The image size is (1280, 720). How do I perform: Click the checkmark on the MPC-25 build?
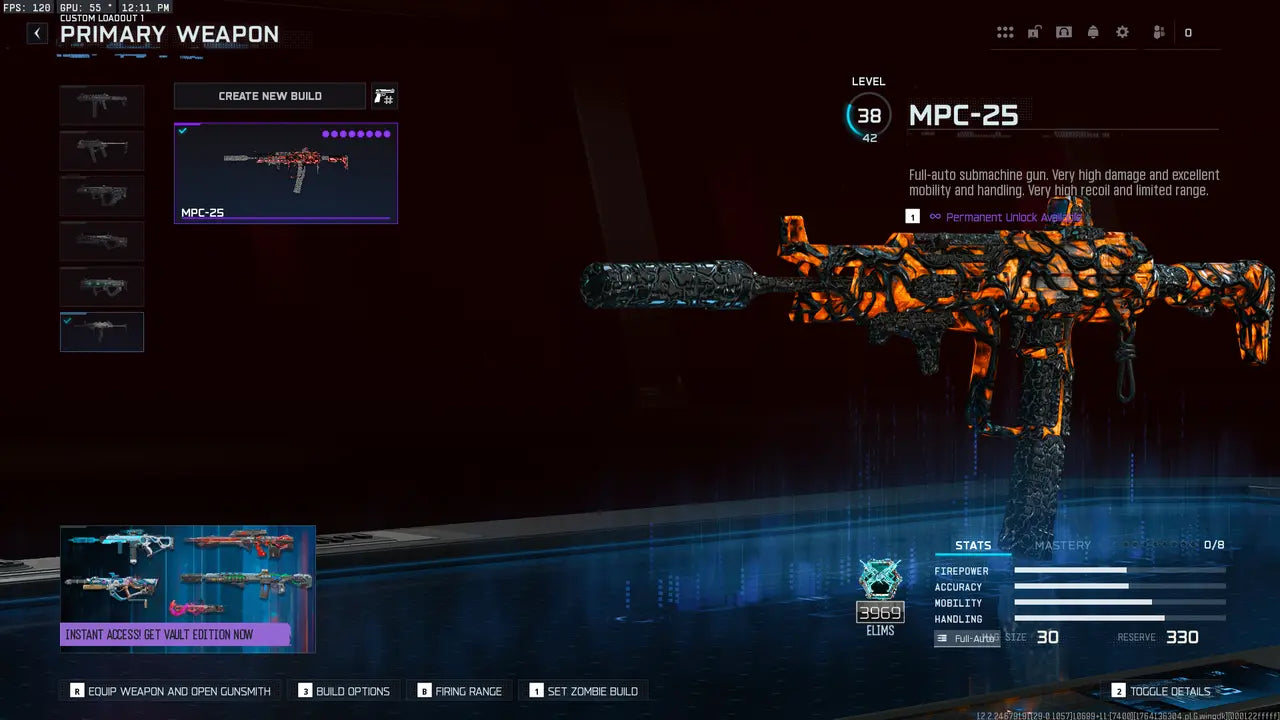click(x=182, y=130)
